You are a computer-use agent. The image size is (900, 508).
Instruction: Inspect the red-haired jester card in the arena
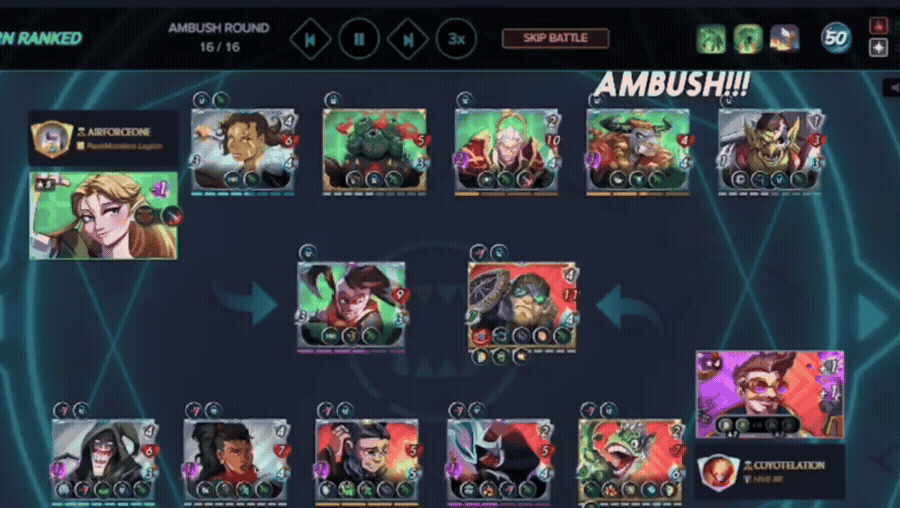(351, 305)
